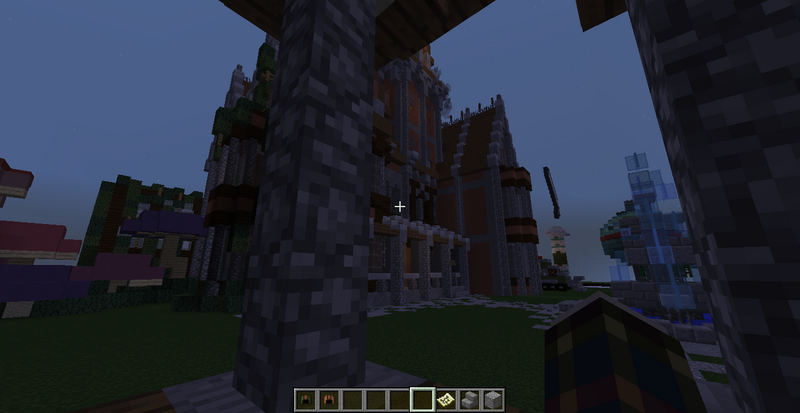Pick the full stone block hotbar slot
The image size is (800, 413).
click(492, 400)
